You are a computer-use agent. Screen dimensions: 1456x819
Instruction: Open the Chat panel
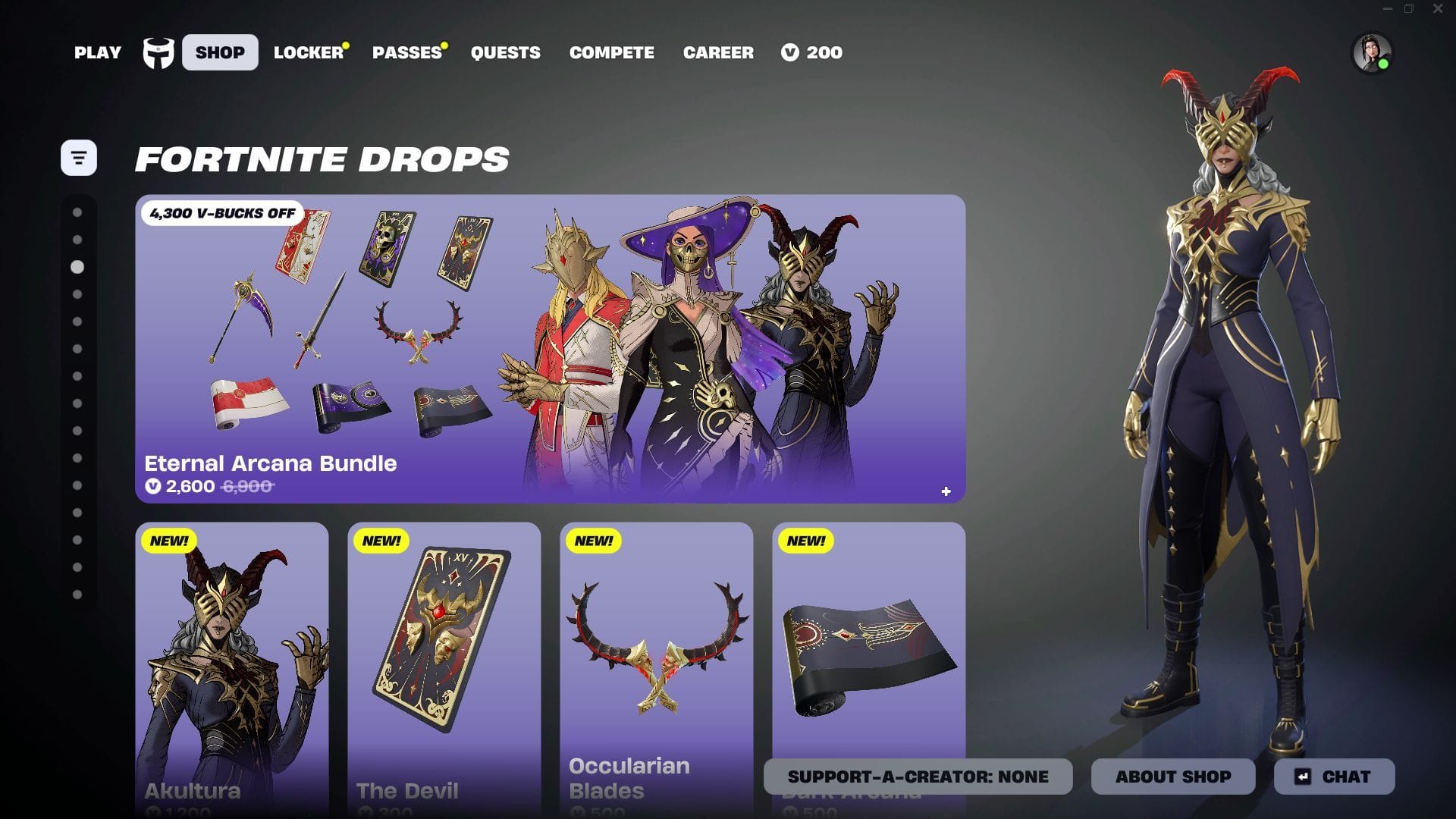pyautogui.click(x=1335, y=777)
